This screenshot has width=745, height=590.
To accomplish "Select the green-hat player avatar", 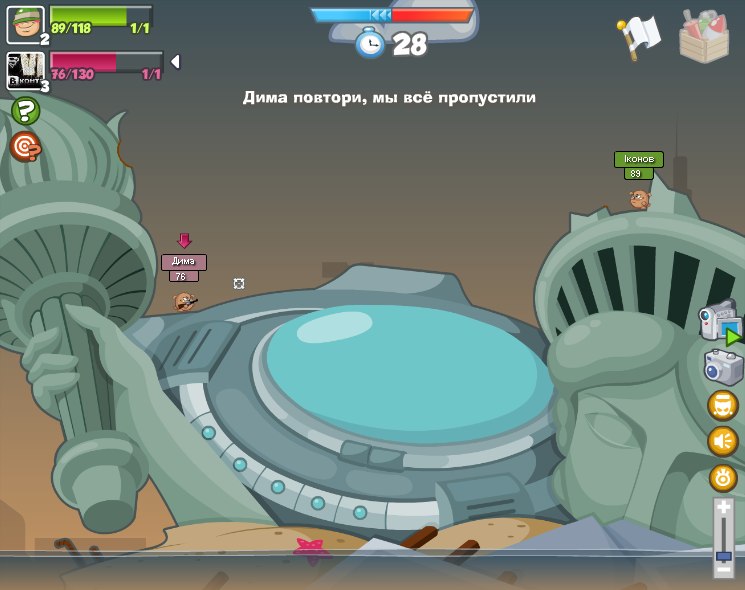I will pyautogui.click(x=25, y=24).
